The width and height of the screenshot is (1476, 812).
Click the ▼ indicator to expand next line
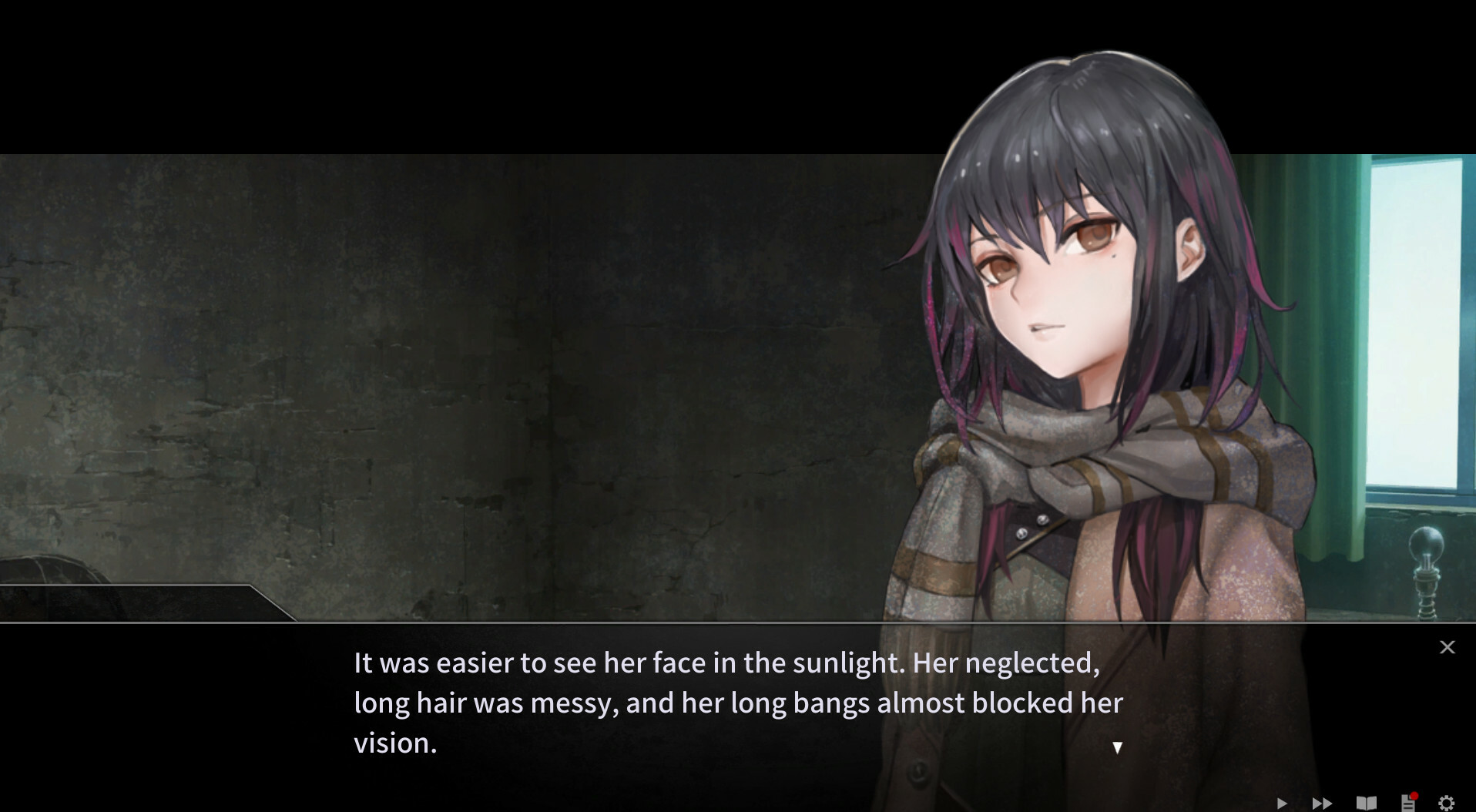1117,746
